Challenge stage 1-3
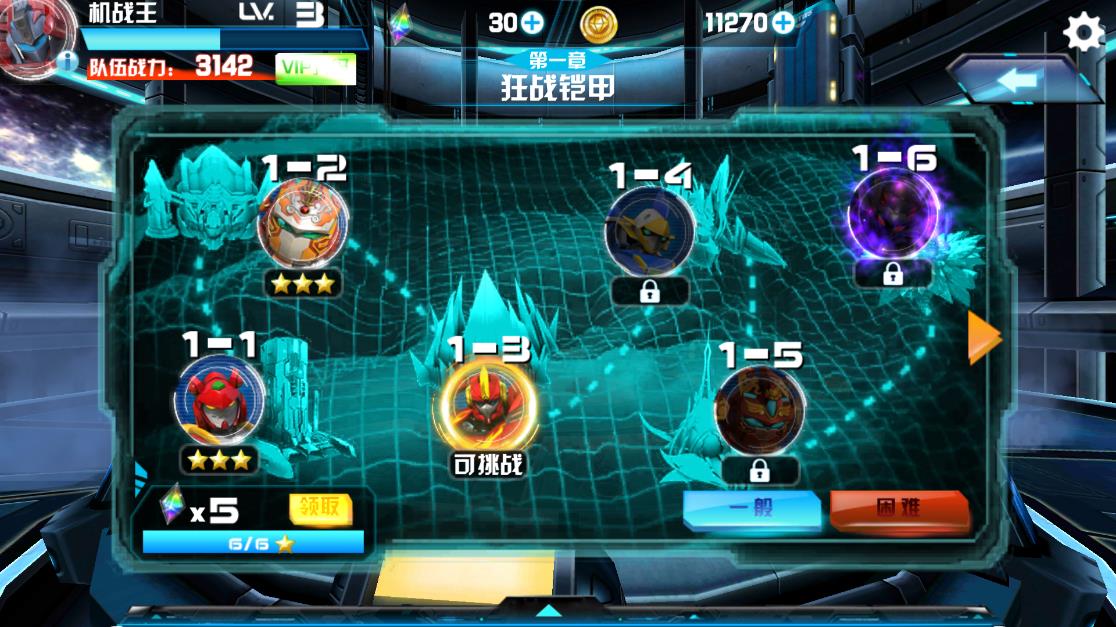Image resolution: width=1116 pixels, height=627 pixels. (487, 407)
